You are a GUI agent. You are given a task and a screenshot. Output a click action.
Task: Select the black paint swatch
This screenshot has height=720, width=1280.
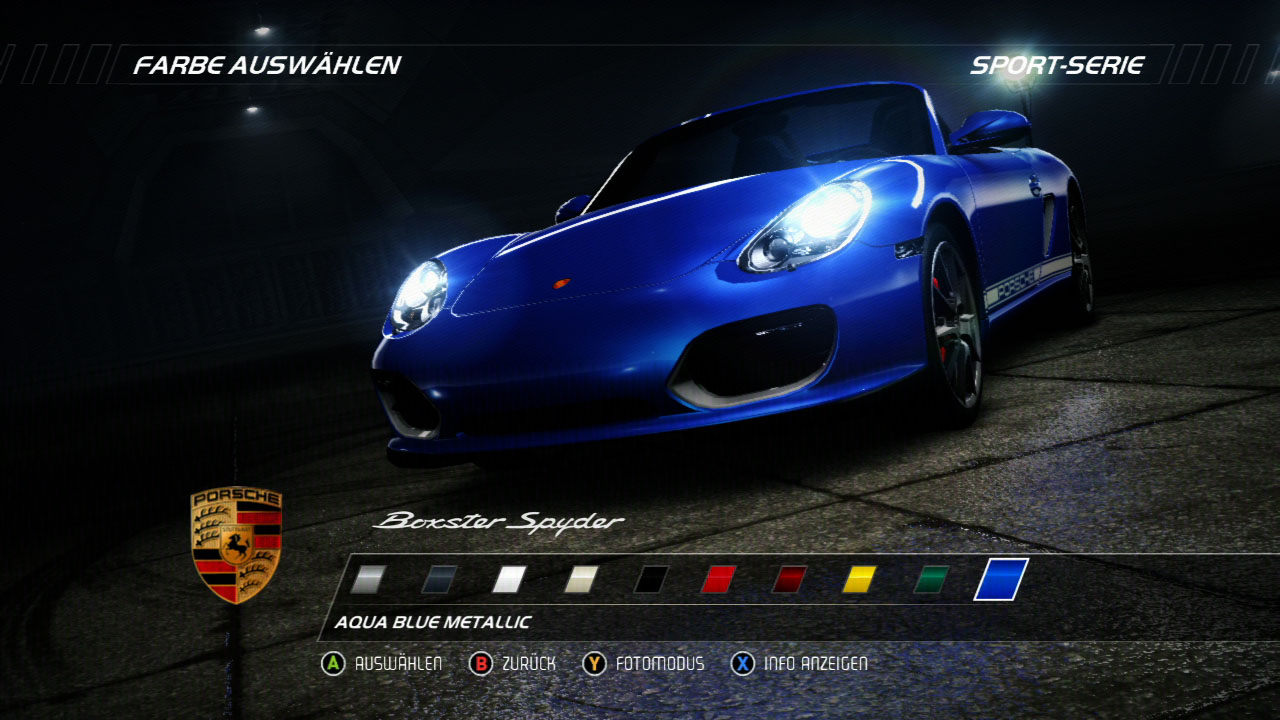coord(650,580)
